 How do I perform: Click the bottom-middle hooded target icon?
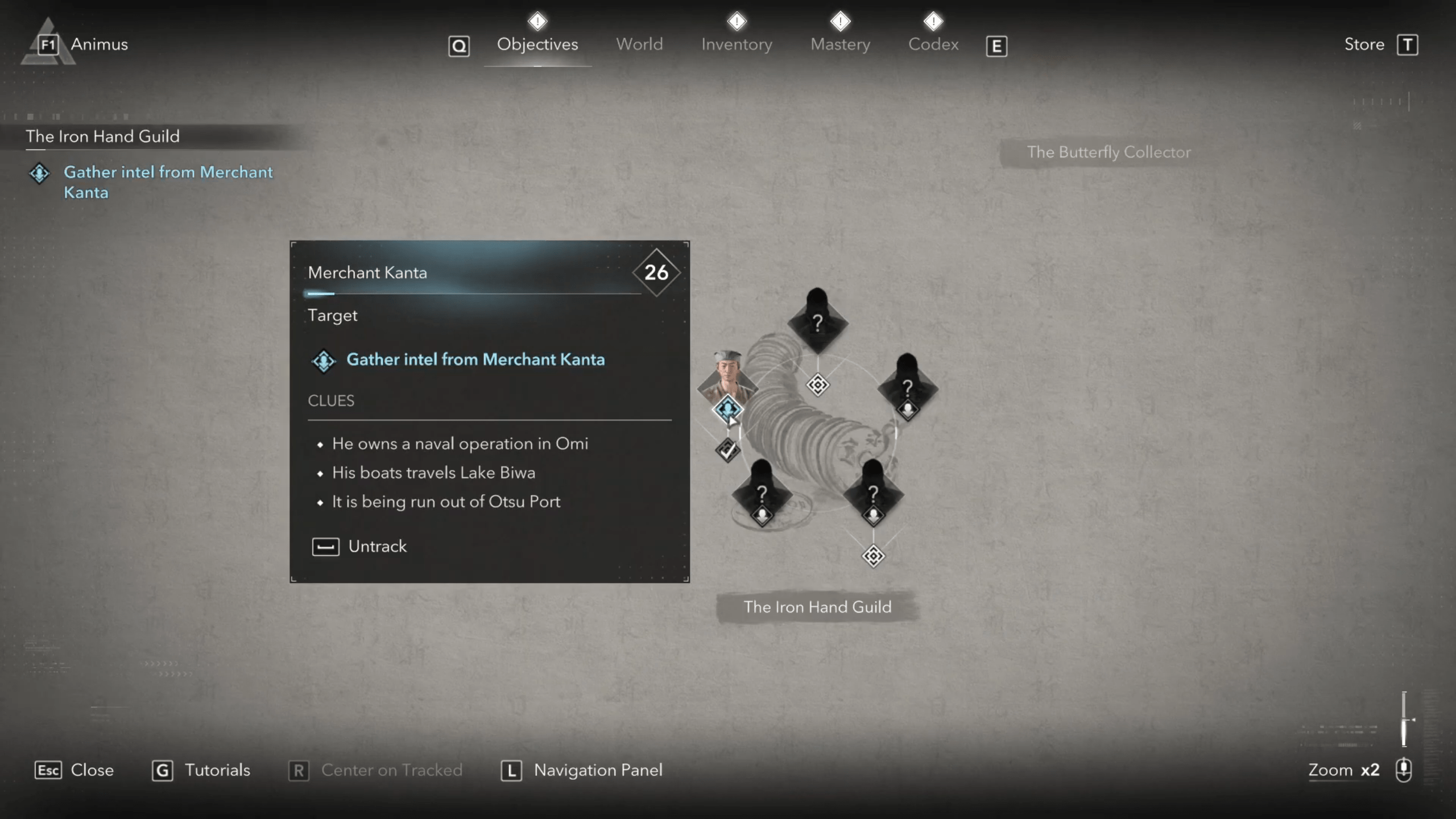coord(872,493)
